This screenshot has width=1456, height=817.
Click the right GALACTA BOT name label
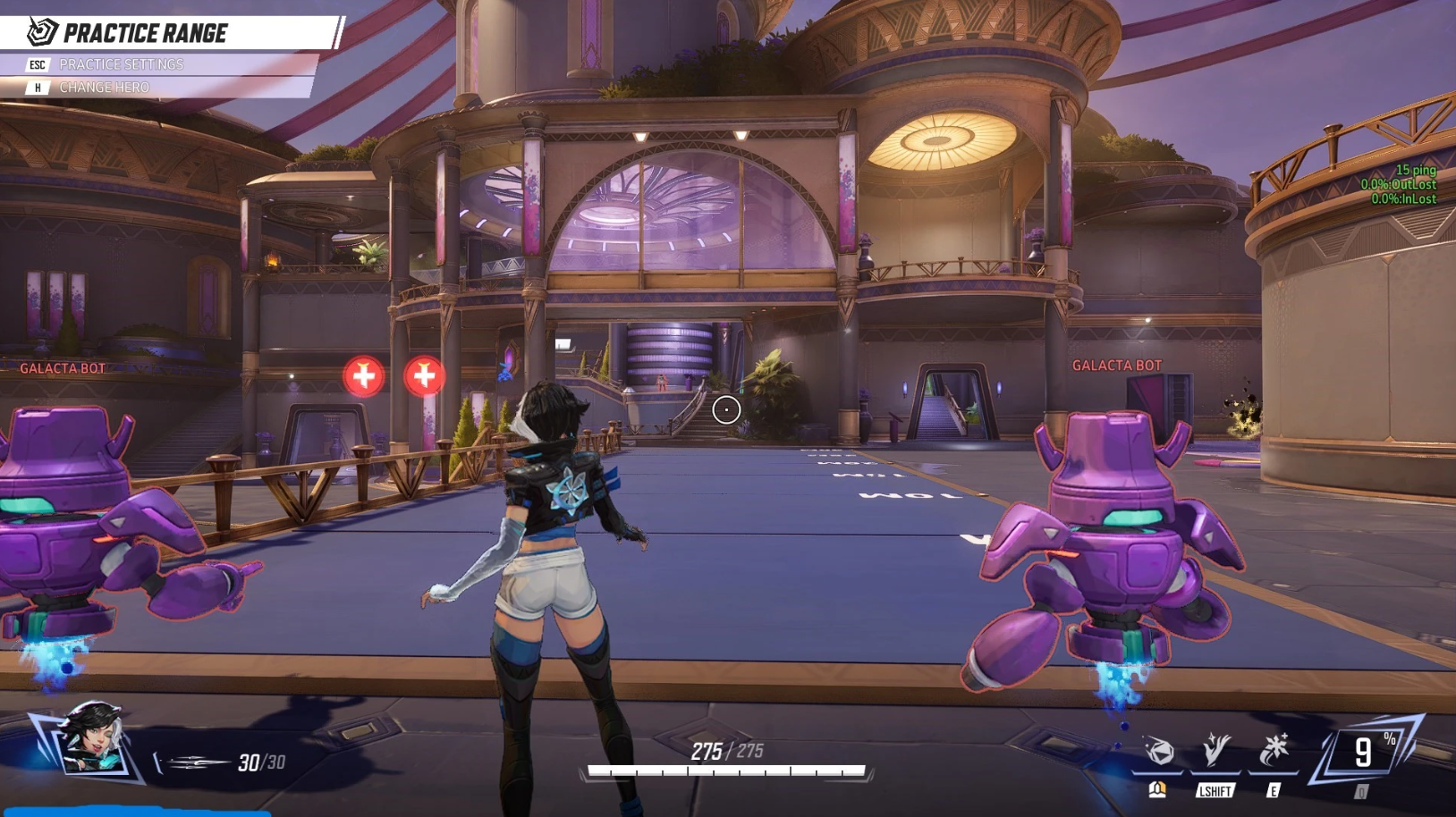coord(1115,366)
